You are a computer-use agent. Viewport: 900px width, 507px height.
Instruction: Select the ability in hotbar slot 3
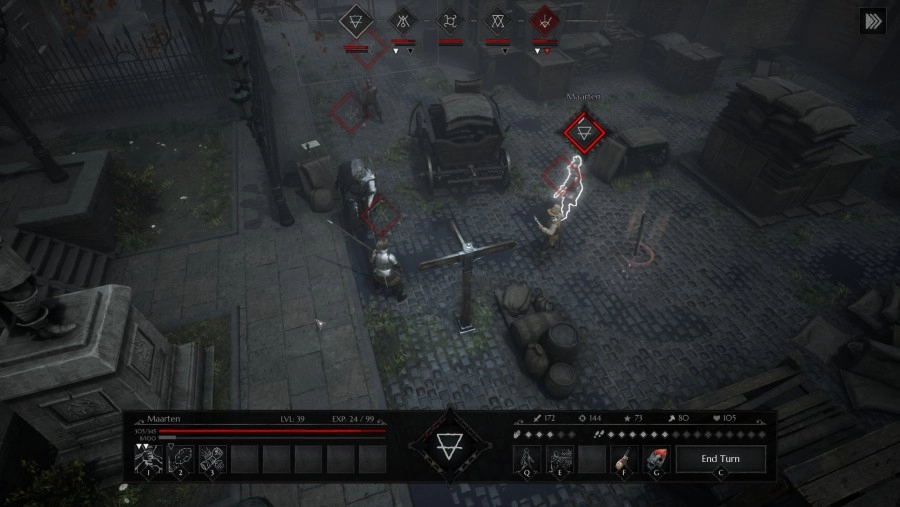pos(212,459)
